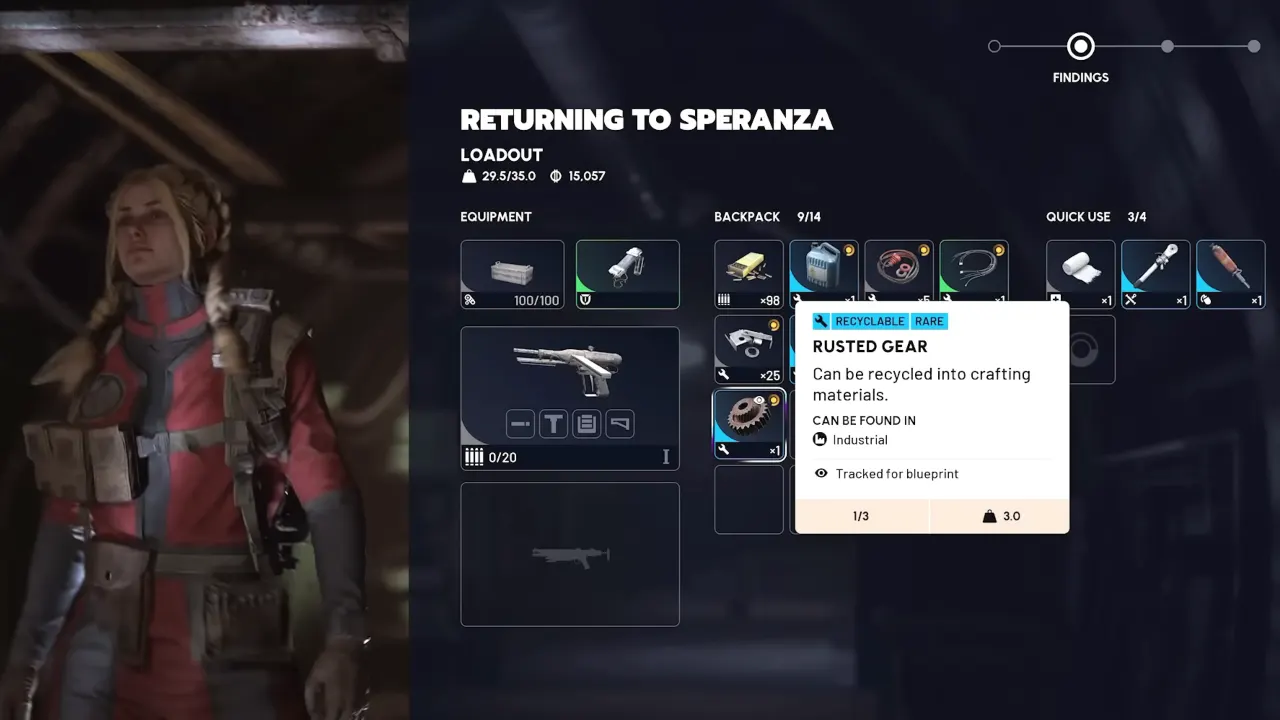
Task: Click the syringe tool in Quick Use
Action: [x=1155, y=273]
